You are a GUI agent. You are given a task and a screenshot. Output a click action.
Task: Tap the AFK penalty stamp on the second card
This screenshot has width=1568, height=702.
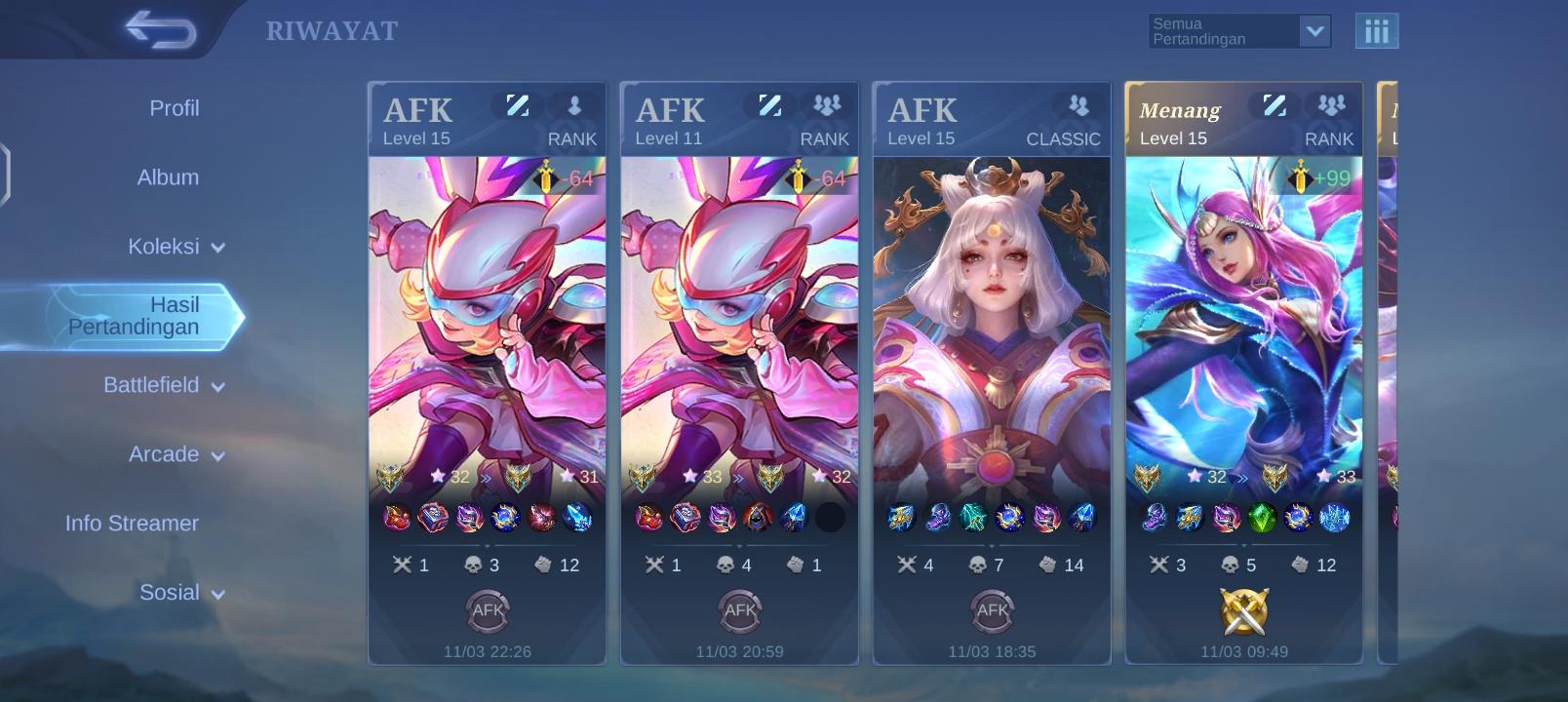738,609
